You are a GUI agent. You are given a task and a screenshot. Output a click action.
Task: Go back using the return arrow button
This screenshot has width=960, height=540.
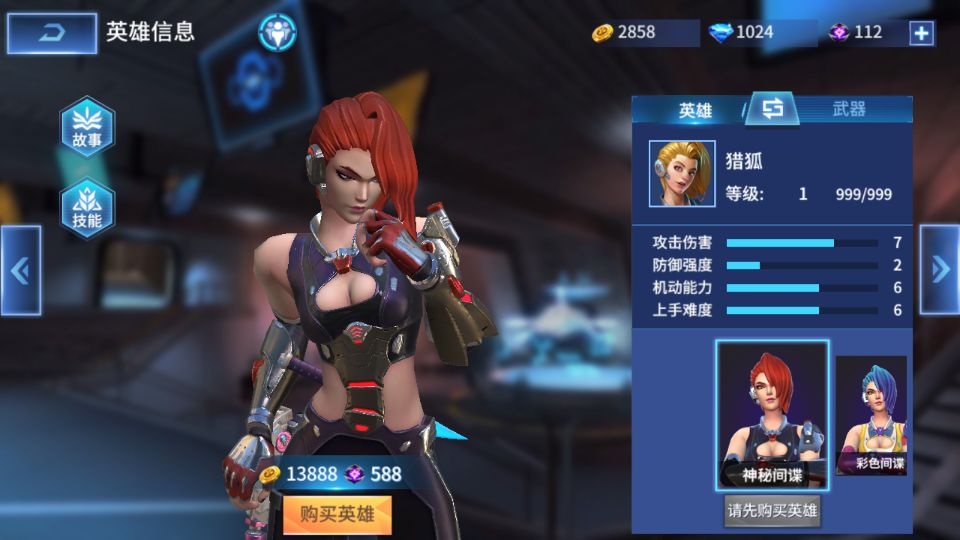point(52,33)
